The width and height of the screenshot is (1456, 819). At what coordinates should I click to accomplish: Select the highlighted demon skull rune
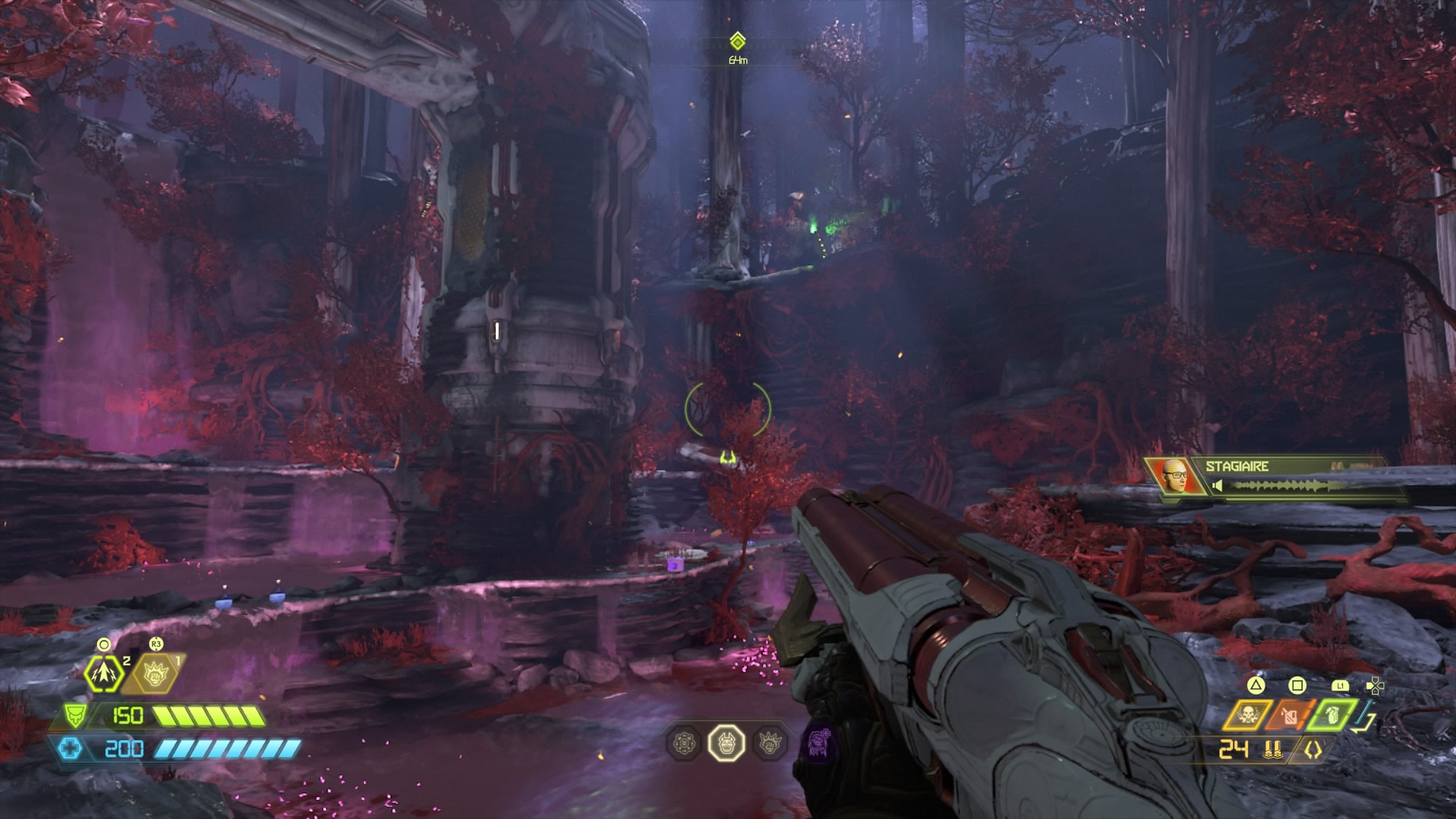[726, 742]
